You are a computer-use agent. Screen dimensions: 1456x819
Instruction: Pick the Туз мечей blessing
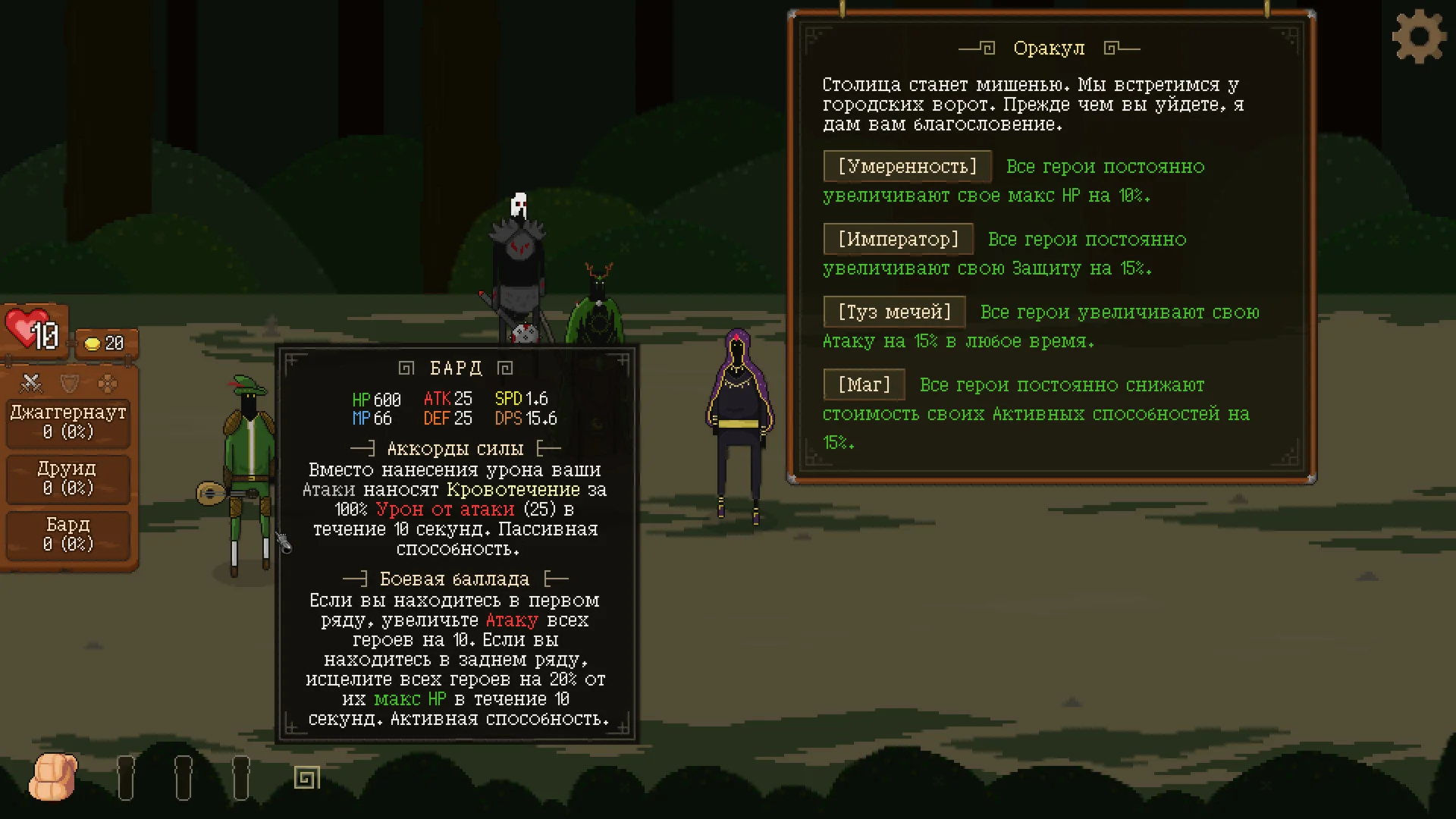pos(894,312)
